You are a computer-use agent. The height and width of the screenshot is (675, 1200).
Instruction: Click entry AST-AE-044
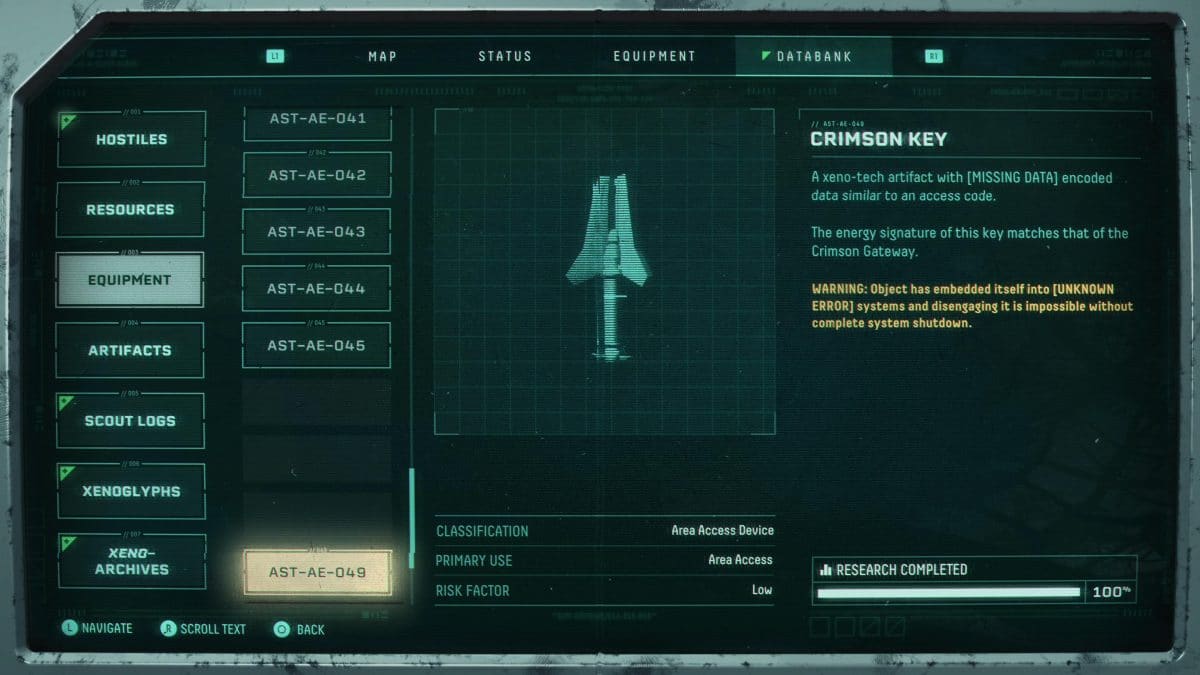pos(317,289)
